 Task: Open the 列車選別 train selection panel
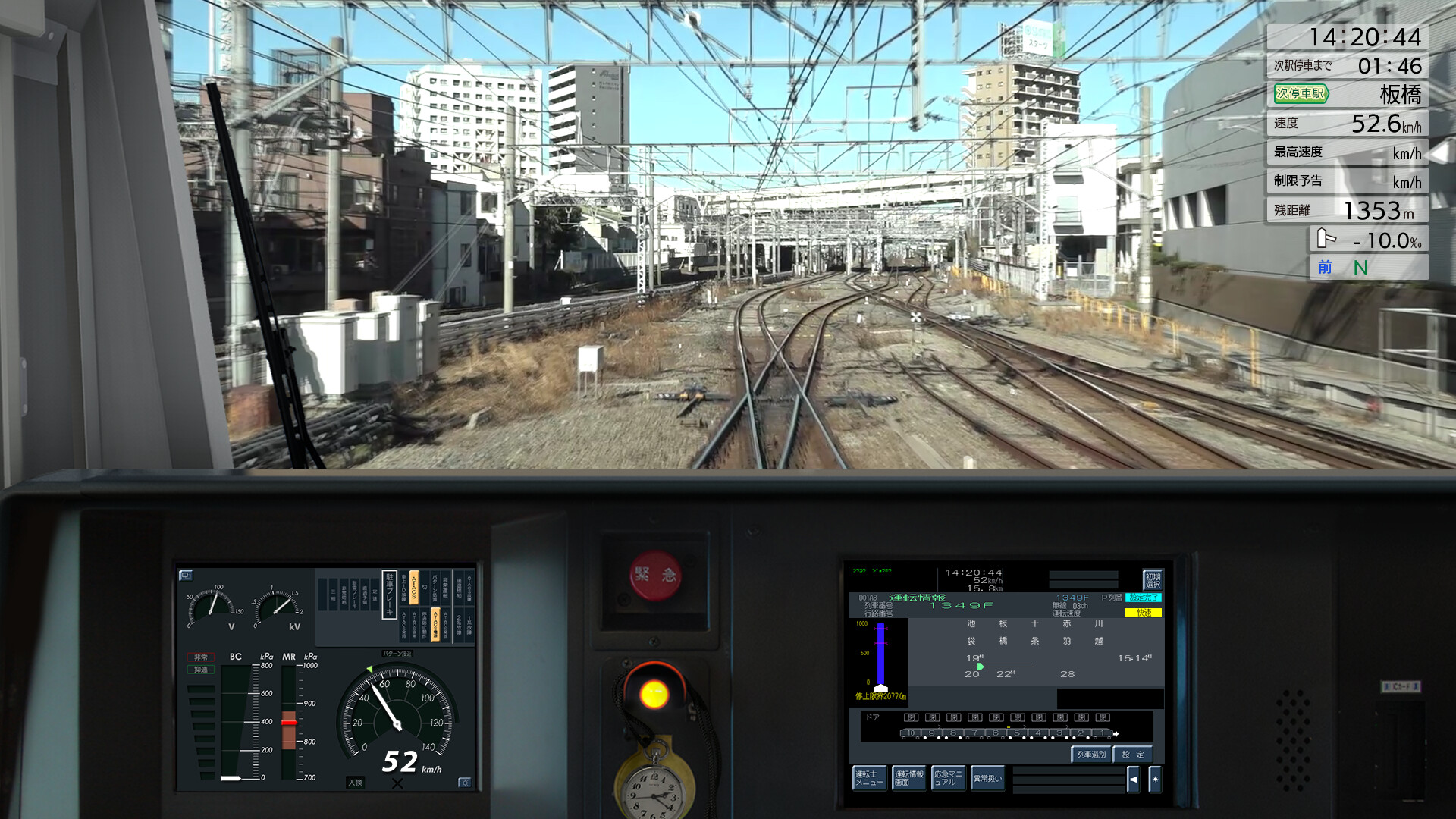click(1091, 755)
